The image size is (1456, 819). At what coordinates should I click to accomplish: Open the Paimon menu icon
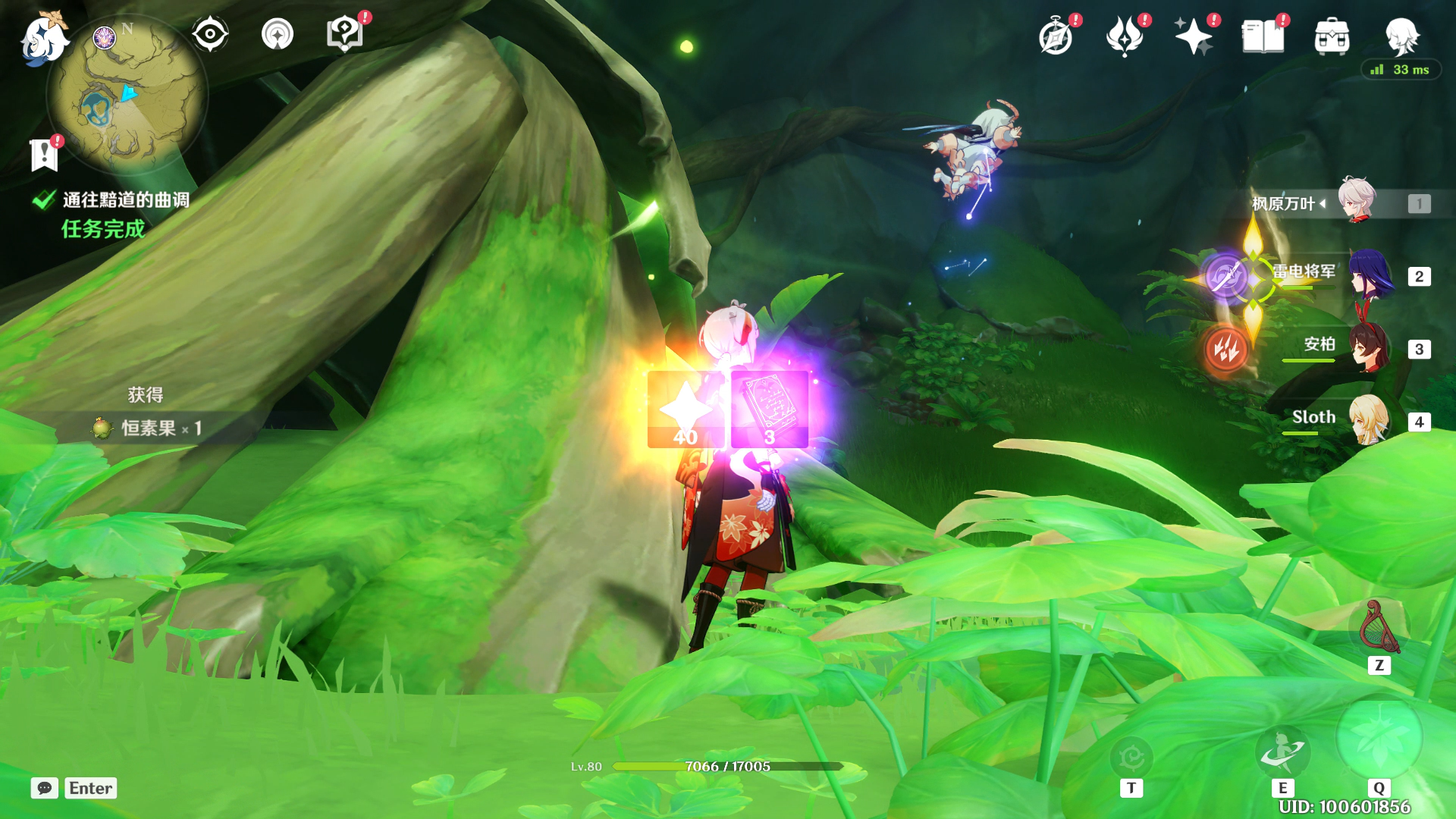click(42, 38)
